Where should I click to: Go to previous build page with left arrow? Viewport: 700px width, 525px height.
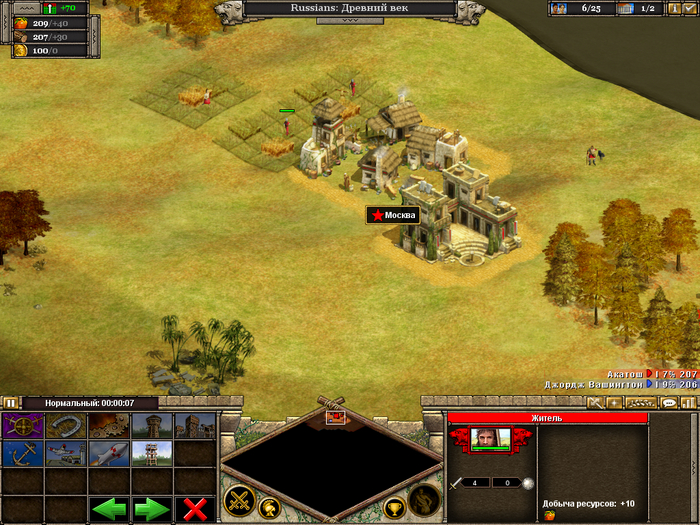coord(109,508)
